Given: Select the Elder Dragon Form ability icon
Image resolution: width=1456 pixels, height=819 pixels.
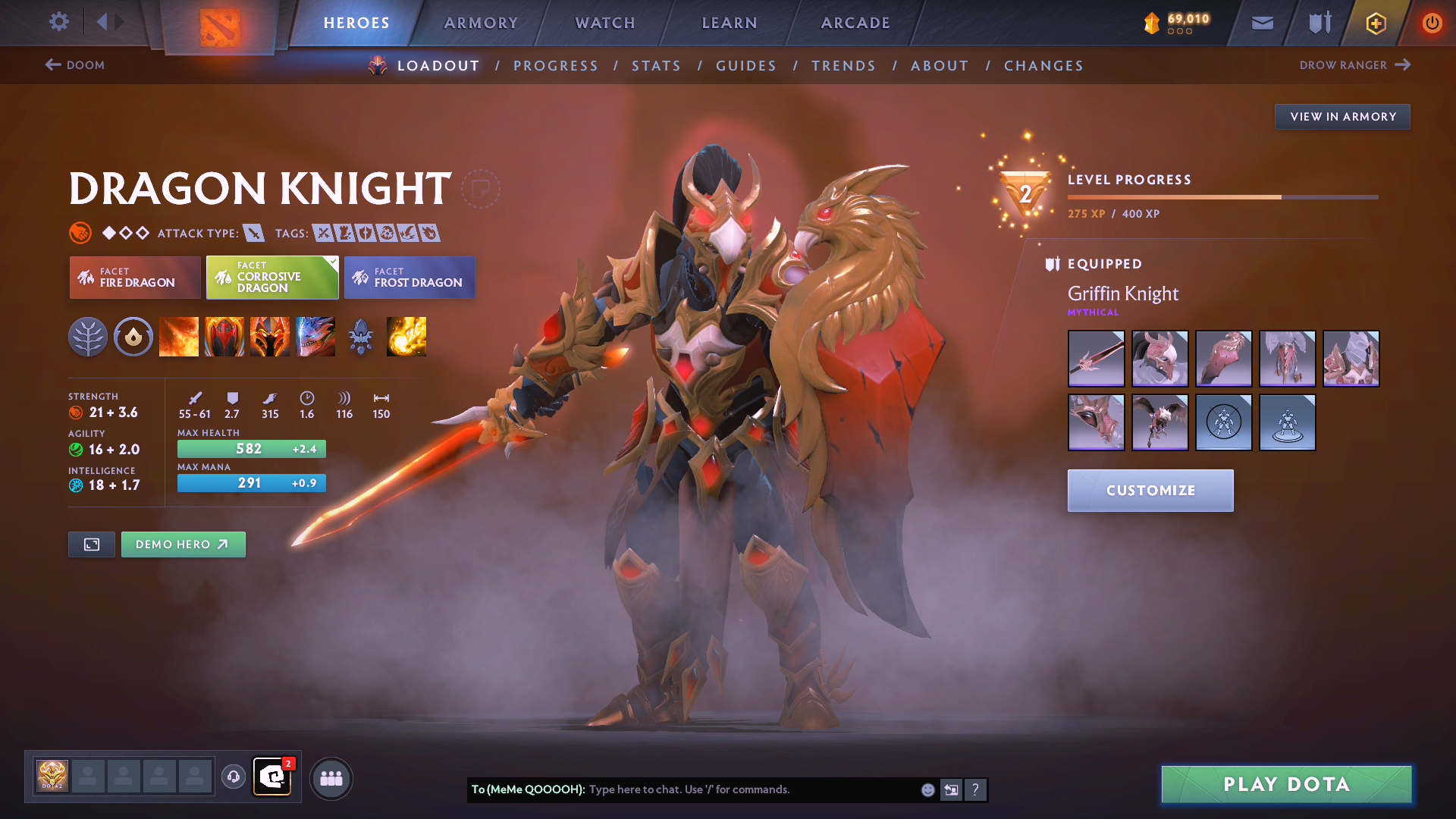Looking at the screenshot, I should coord(315,337).
